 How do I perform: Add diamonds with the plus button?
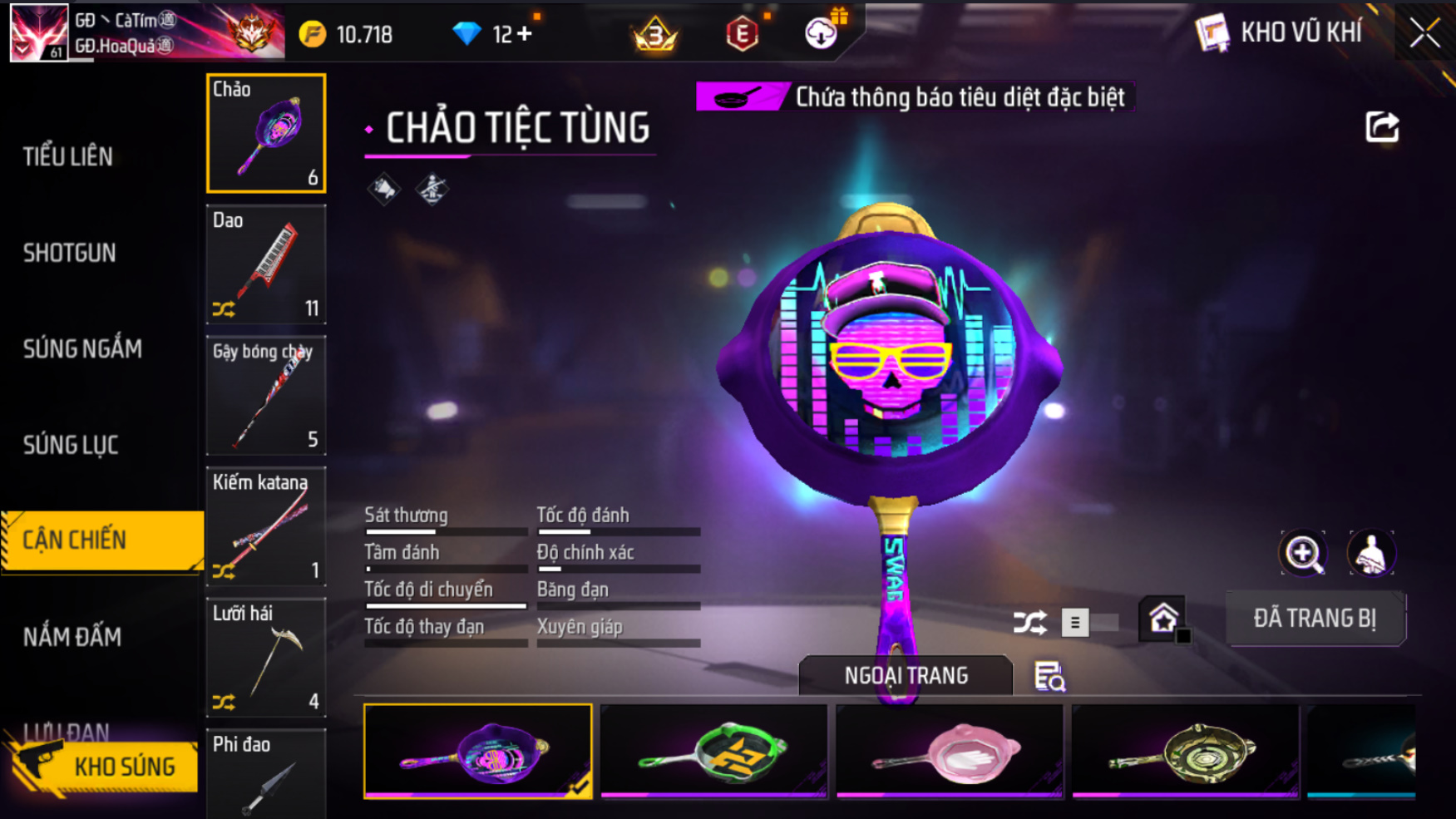[x=524, y=34]
